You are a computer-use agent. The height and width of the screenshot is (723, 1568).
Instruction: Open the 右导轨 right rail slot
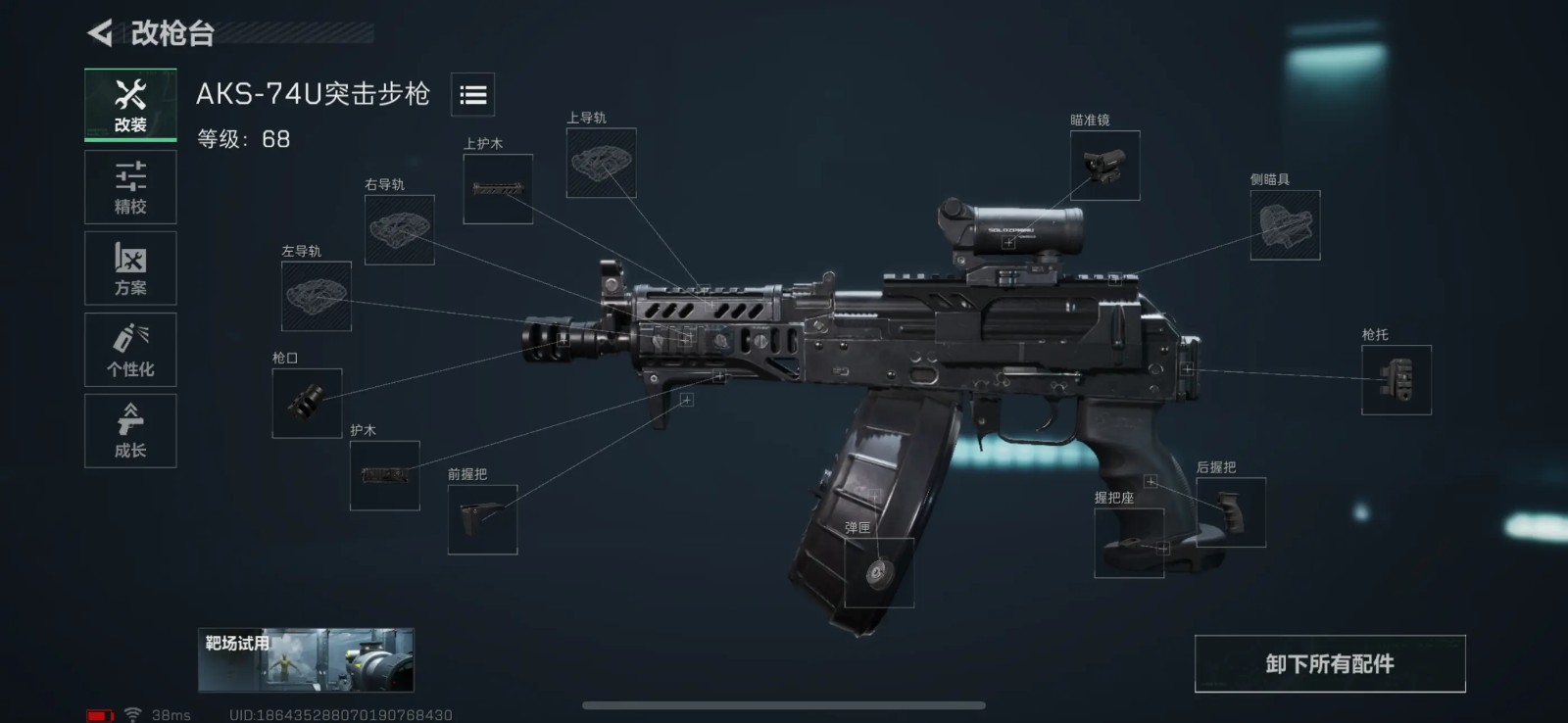(400, 230)
